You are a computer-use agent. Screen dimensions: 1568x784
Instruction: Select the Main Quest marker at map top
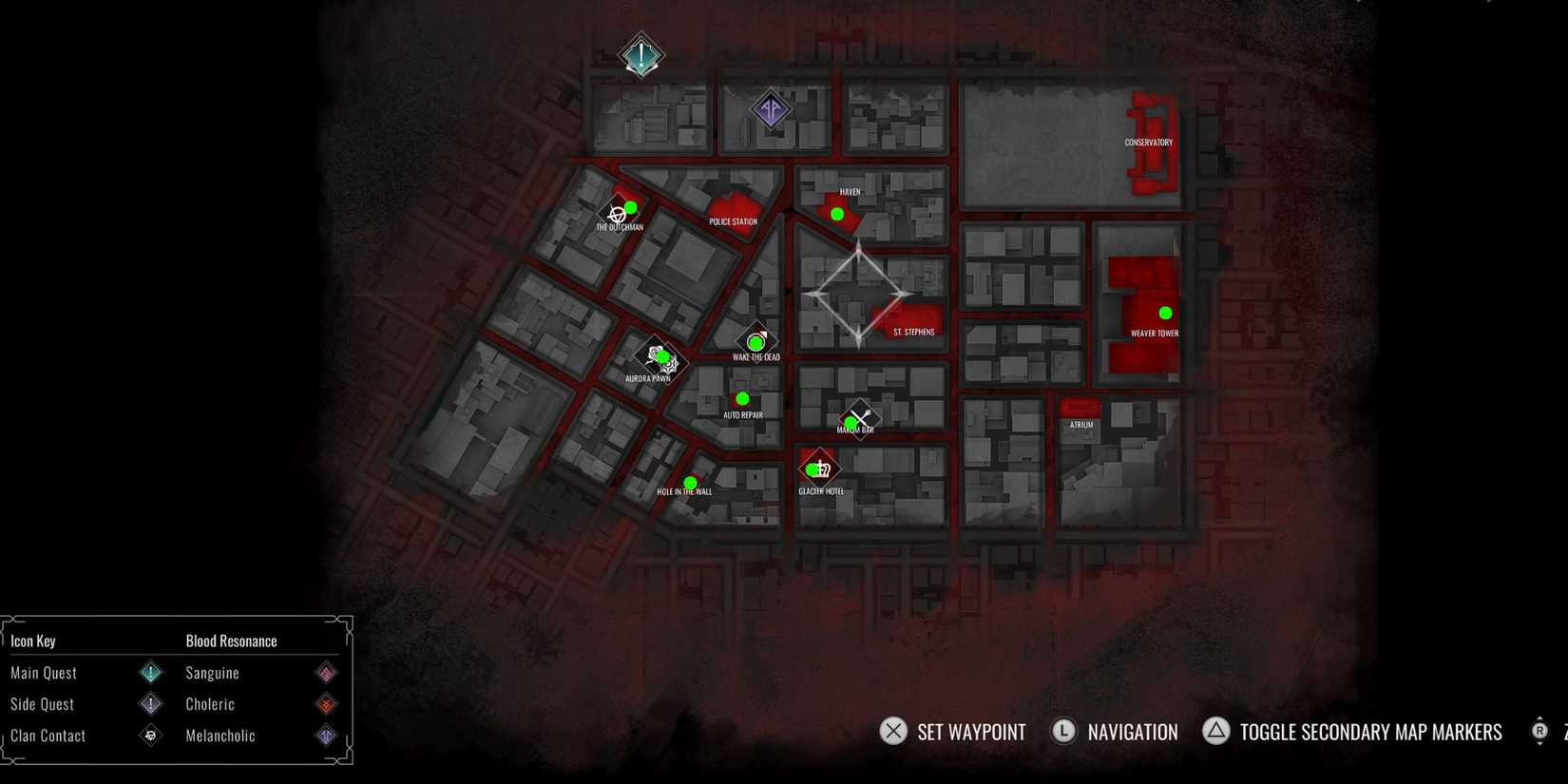640,55
